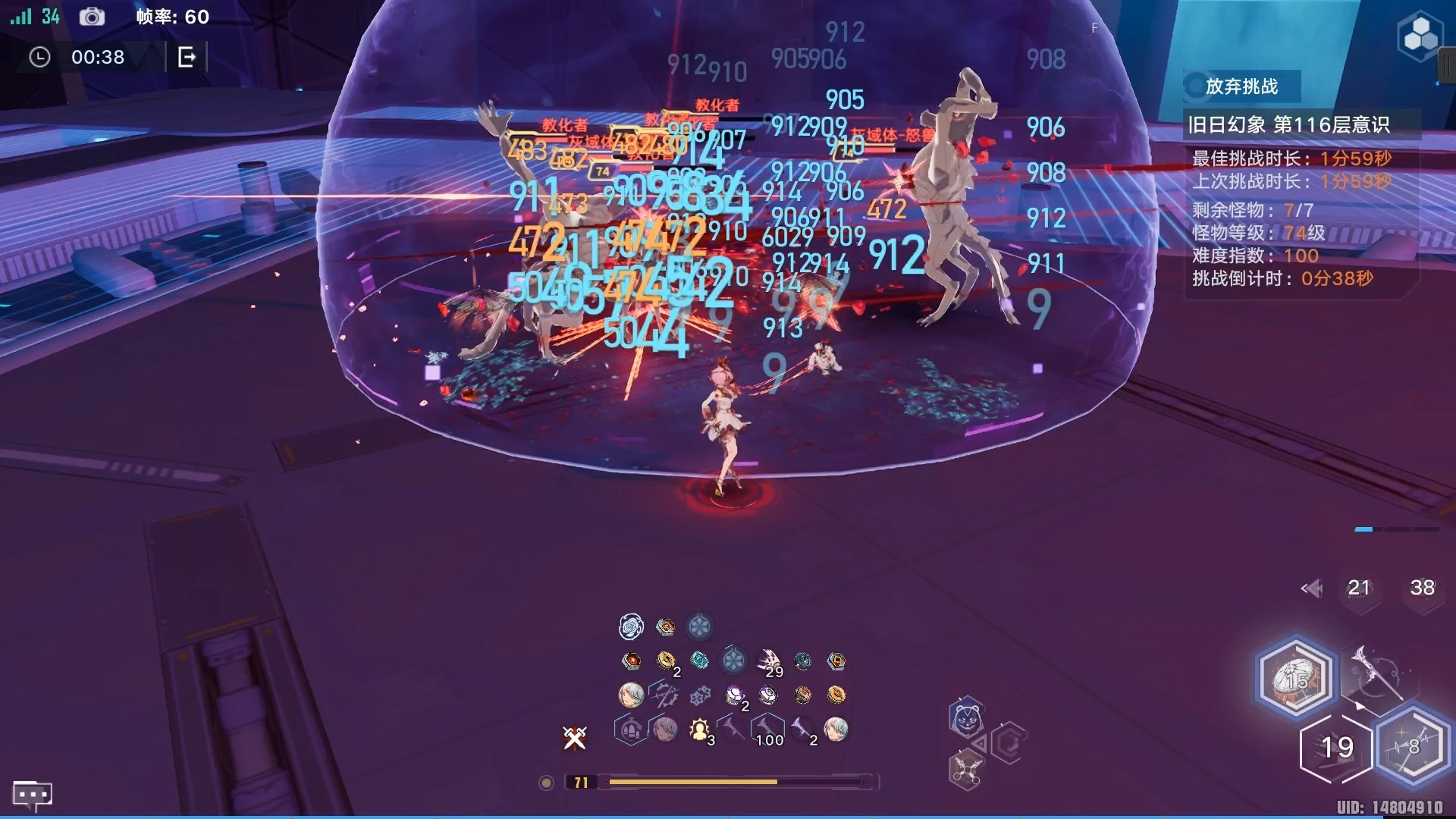Open the chat speech bubble
This screenshot has height=819, width=1456.
click(32, 795)
